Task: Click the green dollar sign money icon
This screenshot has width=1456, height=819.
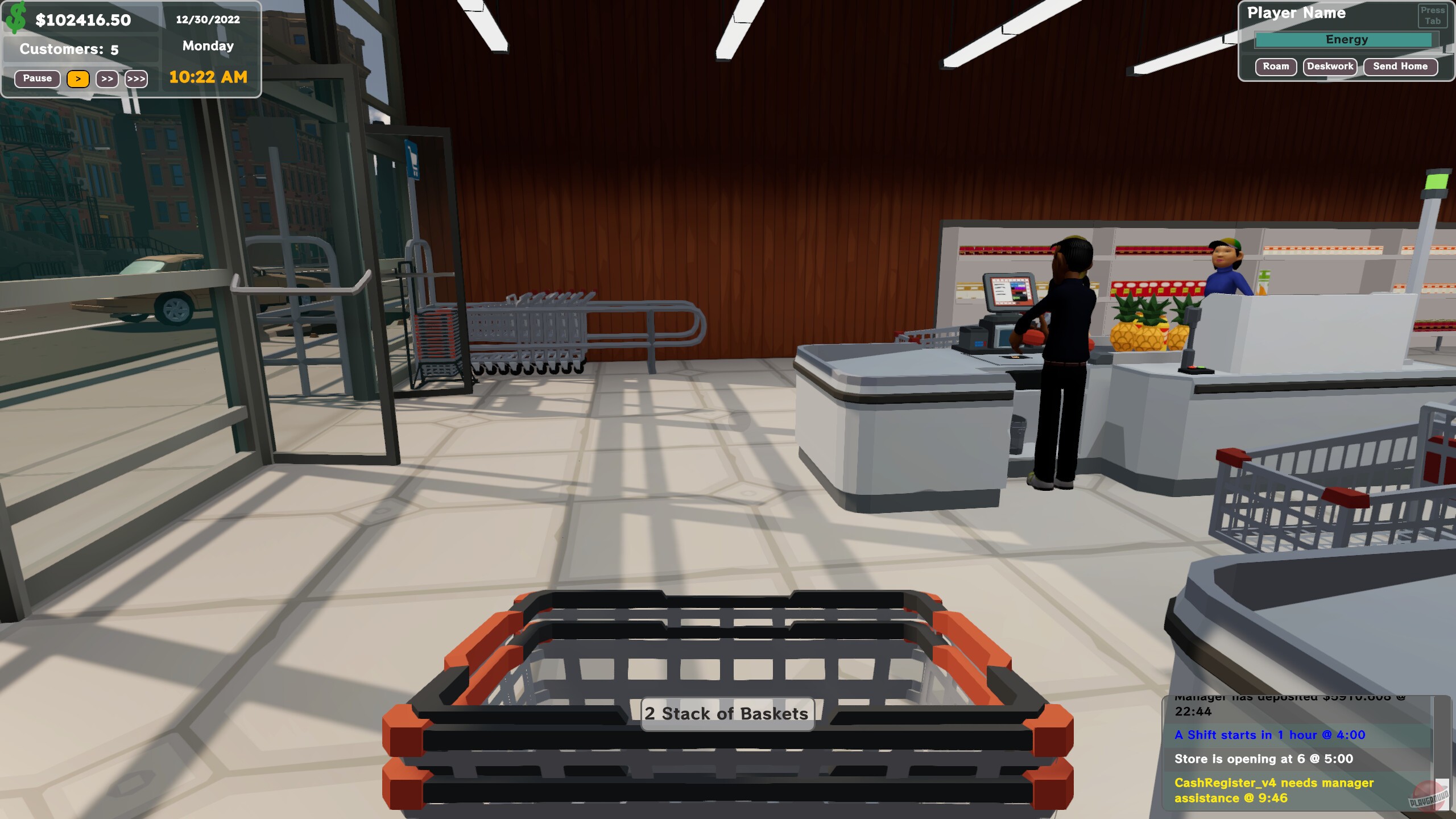Action: click(x=16, y=19)
